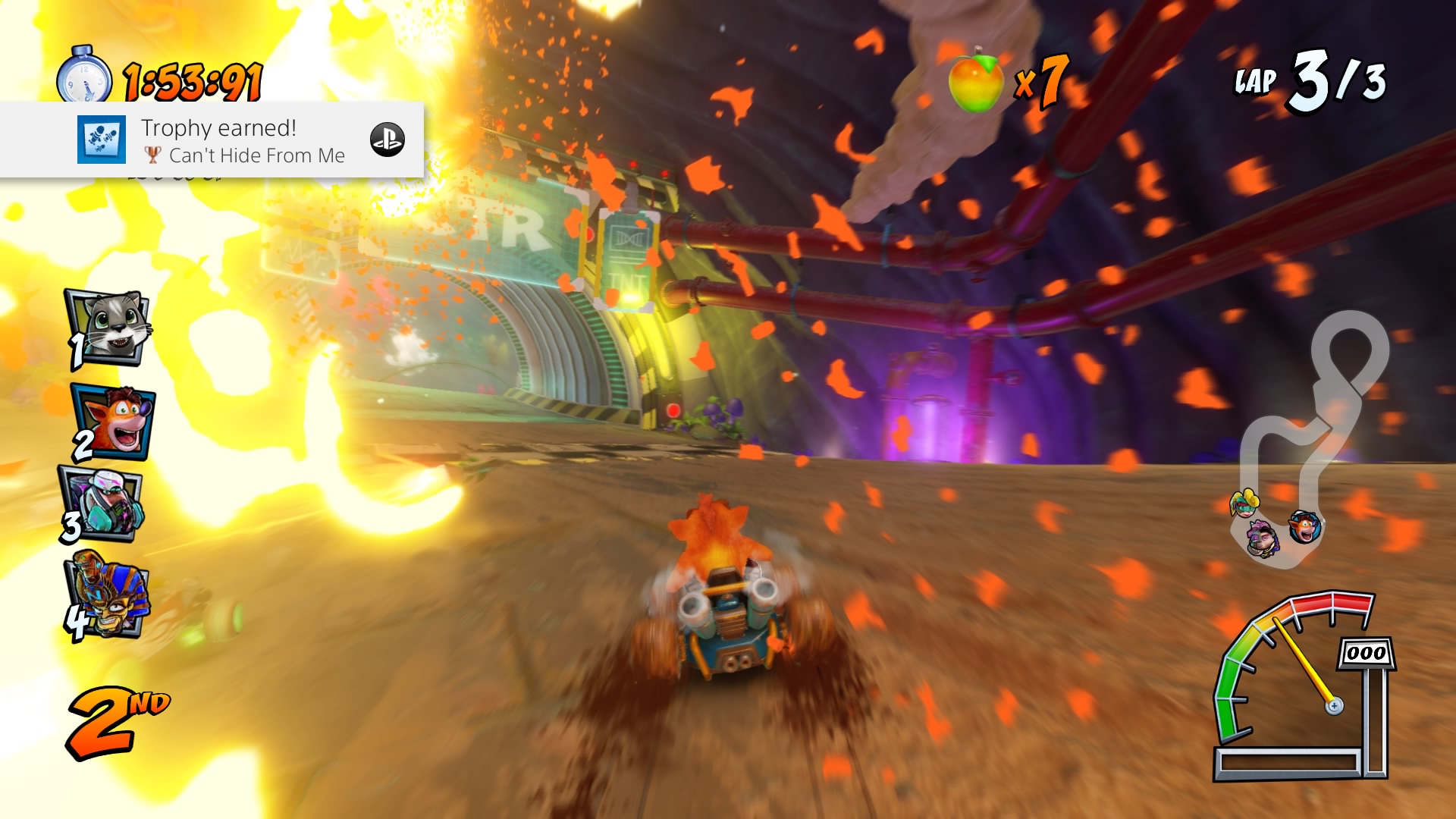Pick the fourth-place pharaoh racer portrait
1456x819 pixels.
coord(108,595)
